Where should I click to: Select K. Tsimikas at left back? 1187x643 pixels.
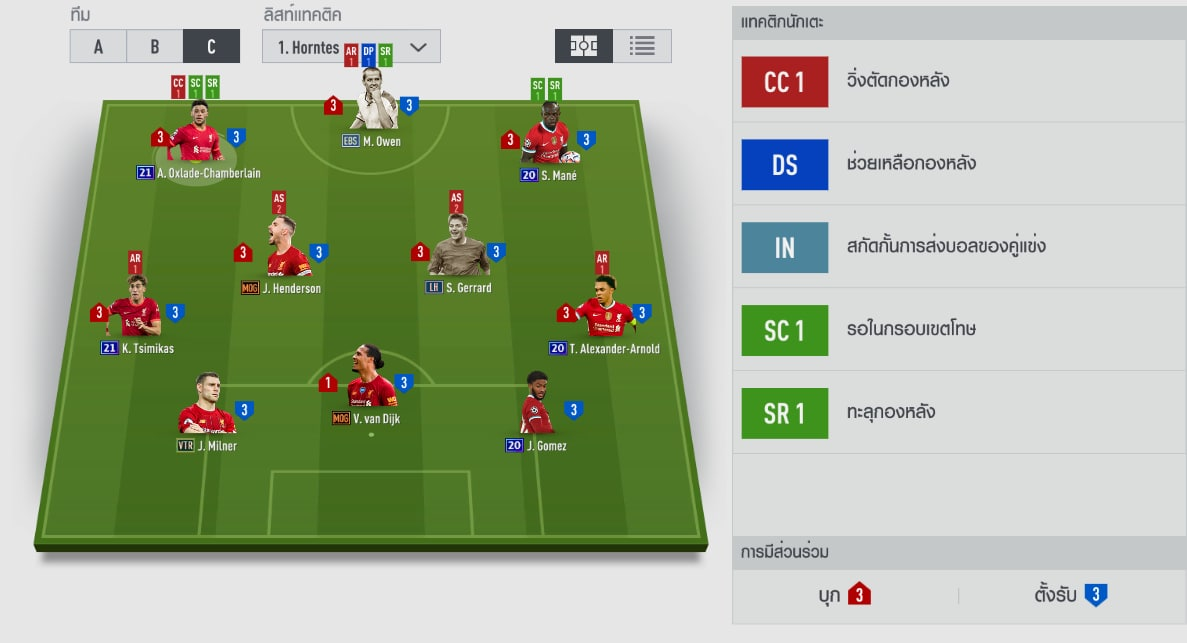pyautogui.click(x=135, y=310)
